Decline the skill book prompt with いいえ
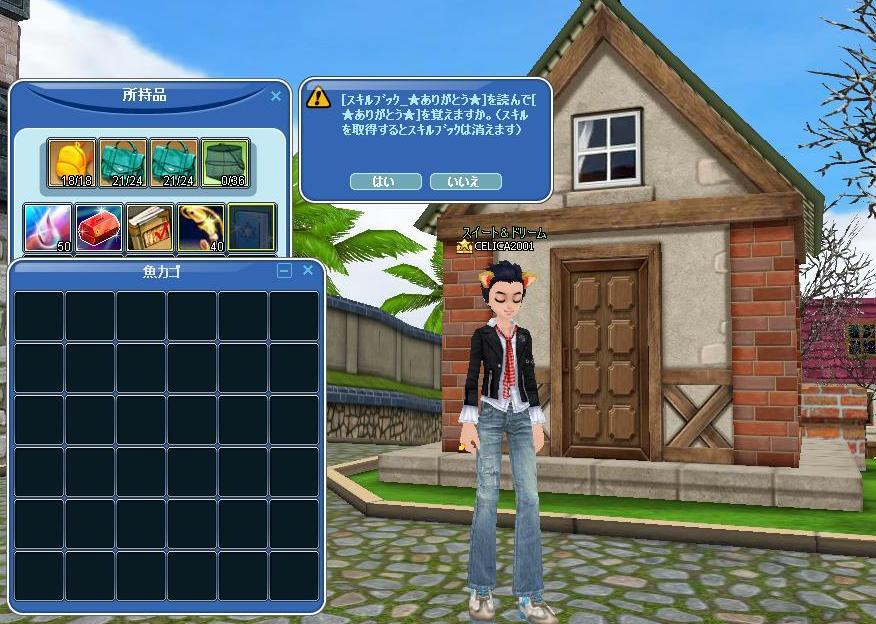The image size is (876, 624). click(465, 182)
